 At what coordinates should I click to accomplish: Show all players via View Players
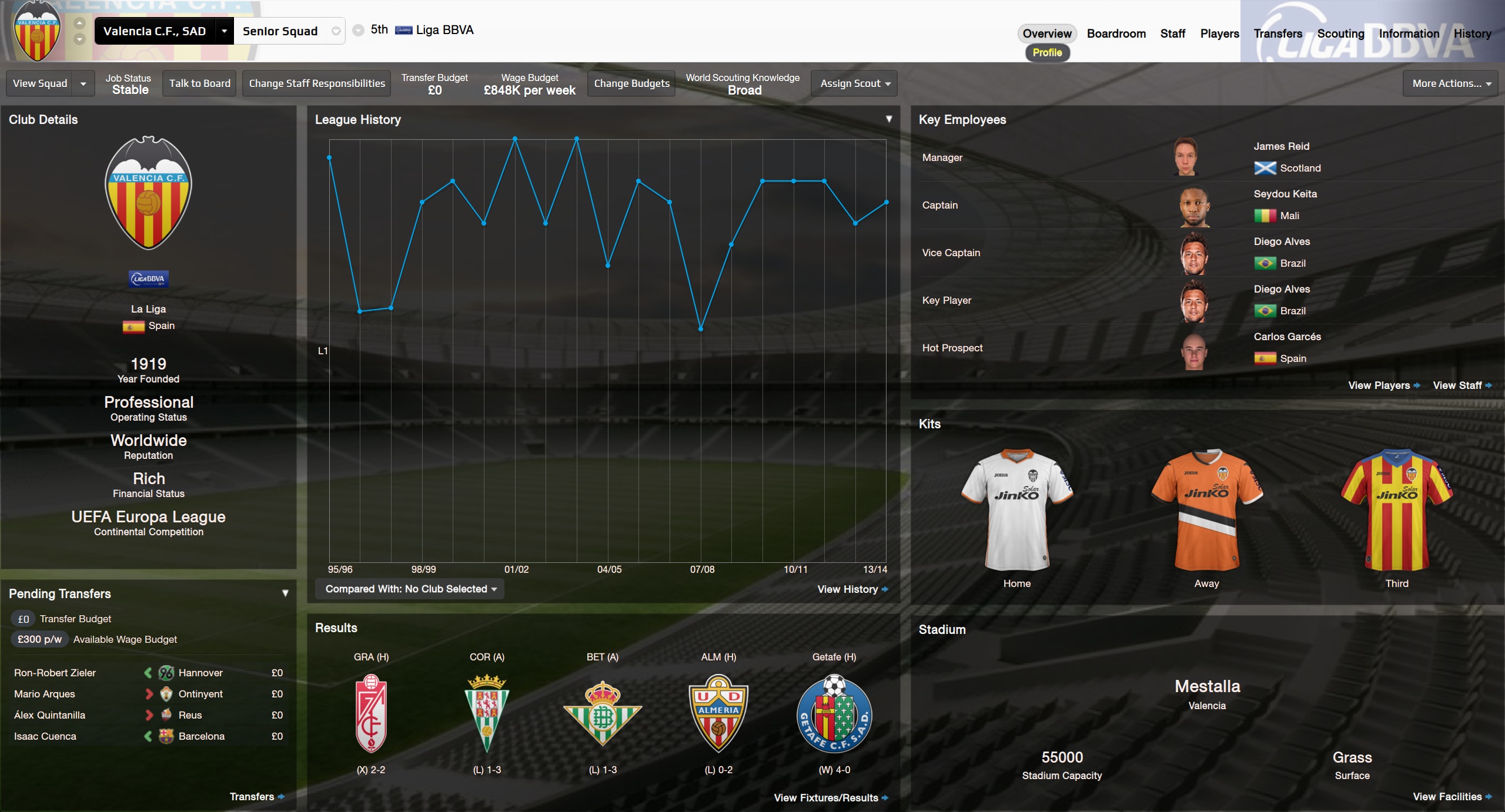1383,385
